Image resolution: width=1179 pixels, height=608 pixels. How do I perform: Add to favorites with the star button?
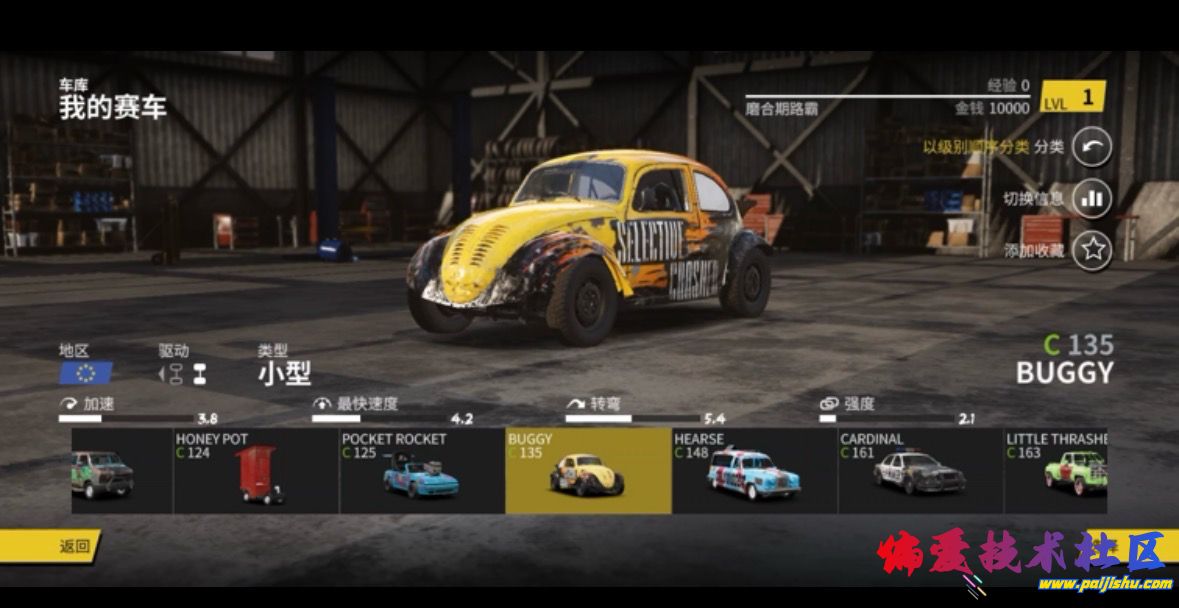[x=1092, y=250]
